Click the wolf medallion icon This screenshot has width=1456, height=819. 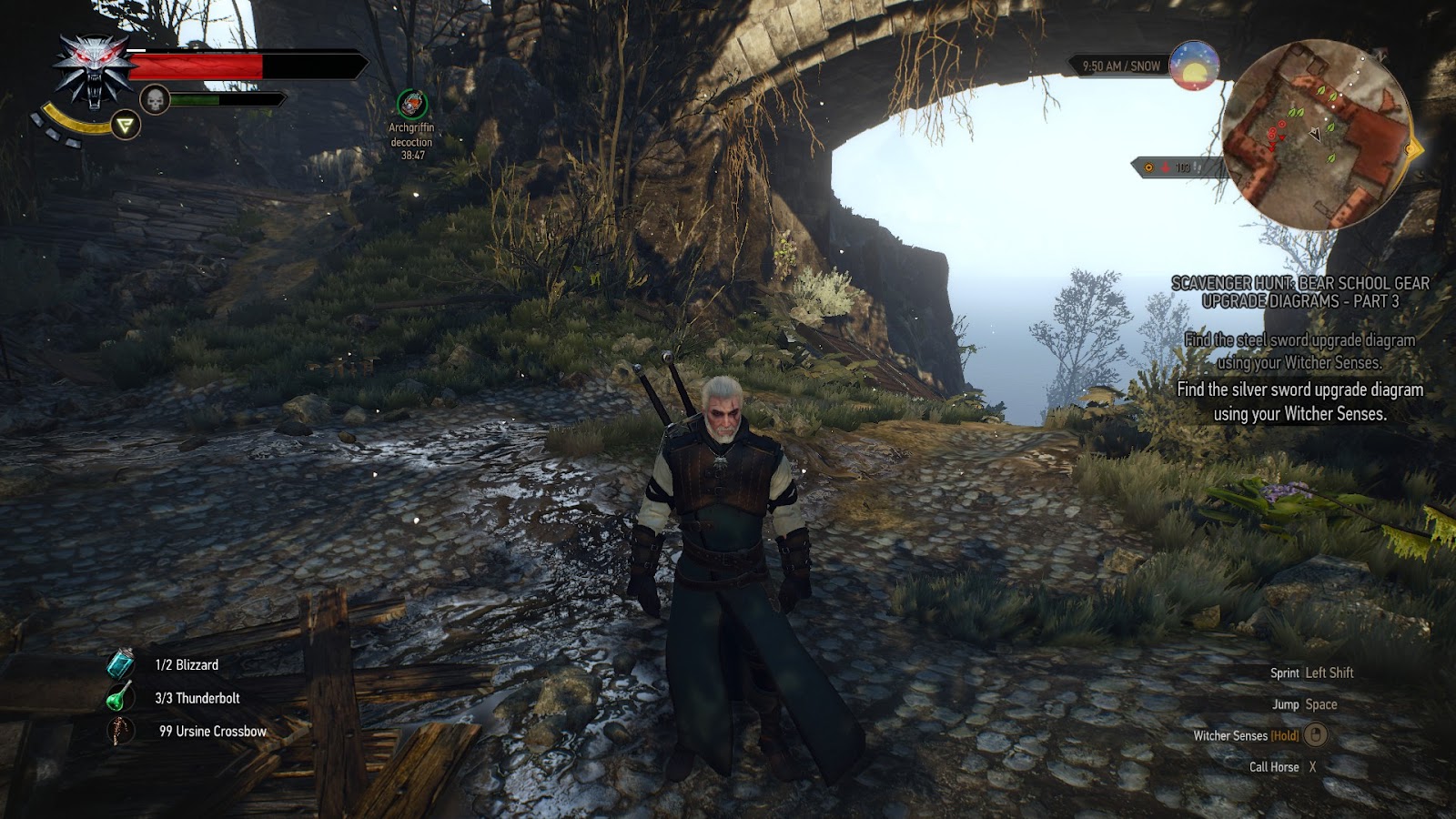pos(94,71)
